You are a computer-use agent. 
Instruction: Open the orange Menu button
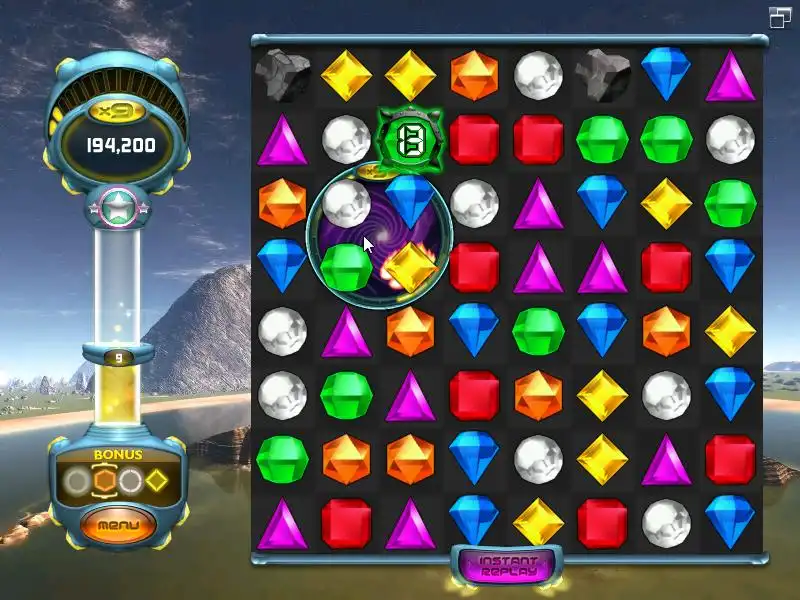click(118, 524)
